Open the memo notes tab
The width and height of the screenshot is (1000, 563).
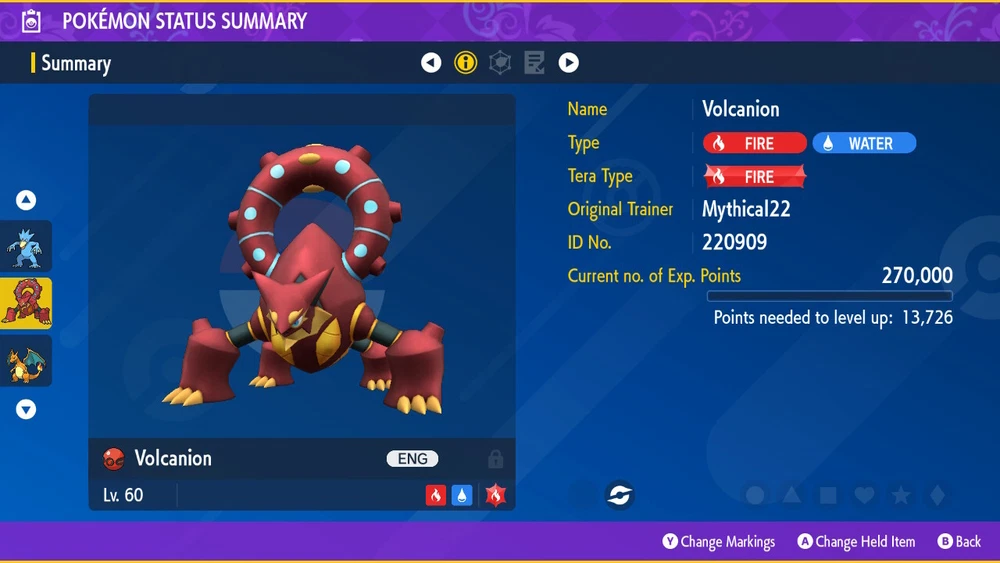coord(534,63)
